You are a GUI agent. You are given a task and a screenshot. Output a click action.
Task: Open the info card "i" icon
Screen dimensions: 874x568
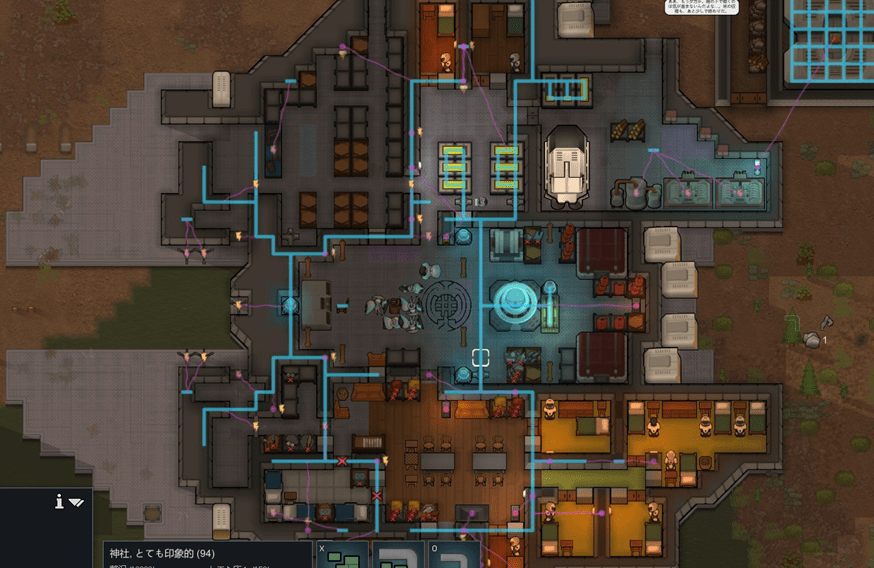pos(60,501)
